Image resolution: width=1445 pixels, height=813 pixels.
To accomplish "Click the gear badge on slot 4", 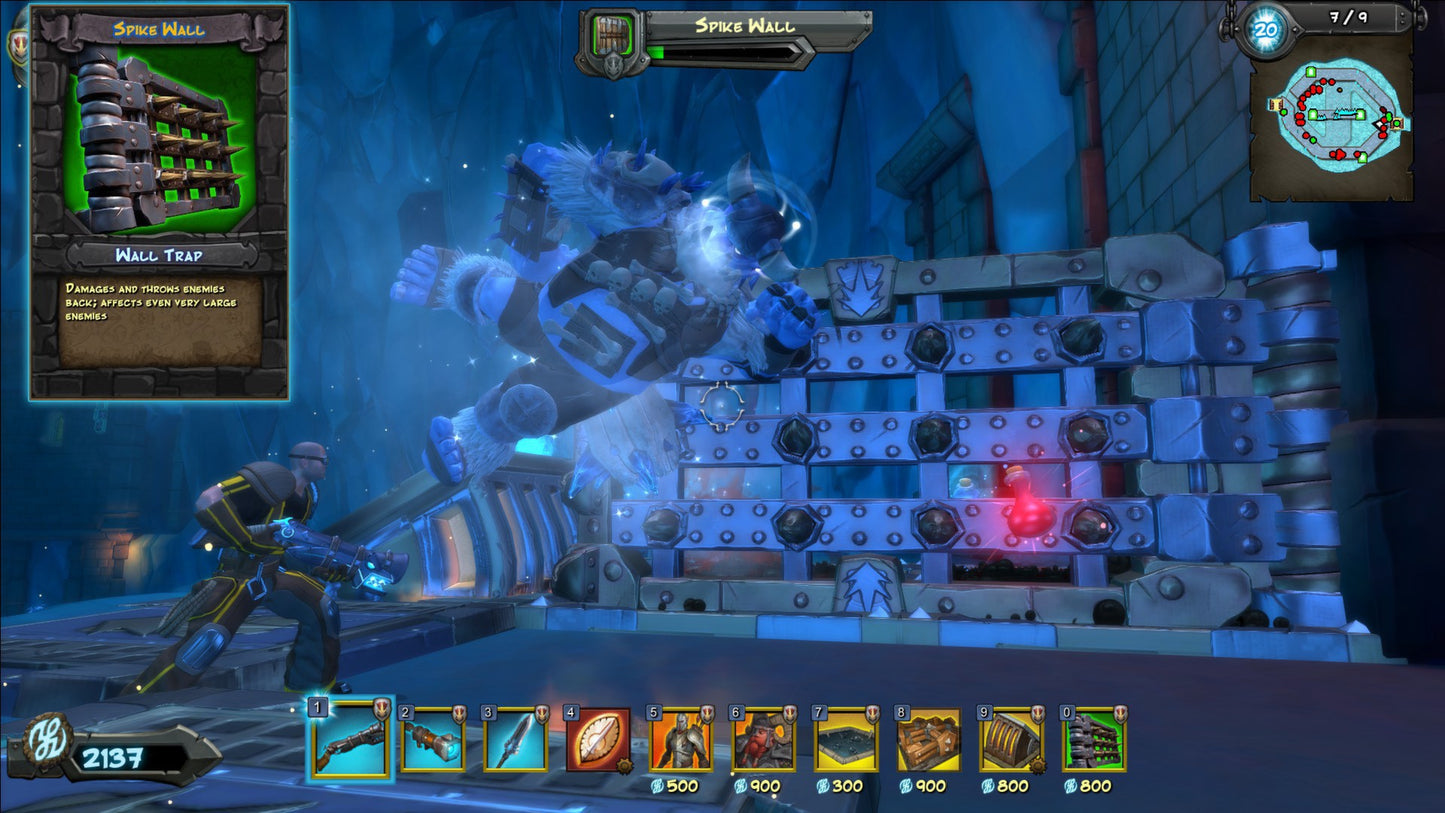I will point(626,765).
